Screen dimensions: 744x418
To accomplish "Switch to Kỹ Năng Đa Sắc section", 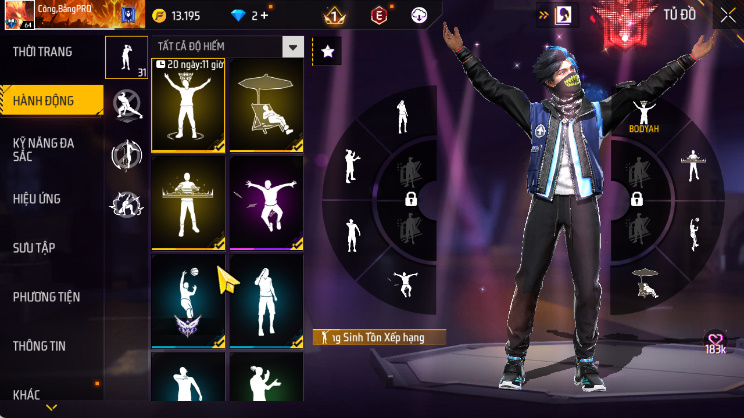I will (44, 149).
